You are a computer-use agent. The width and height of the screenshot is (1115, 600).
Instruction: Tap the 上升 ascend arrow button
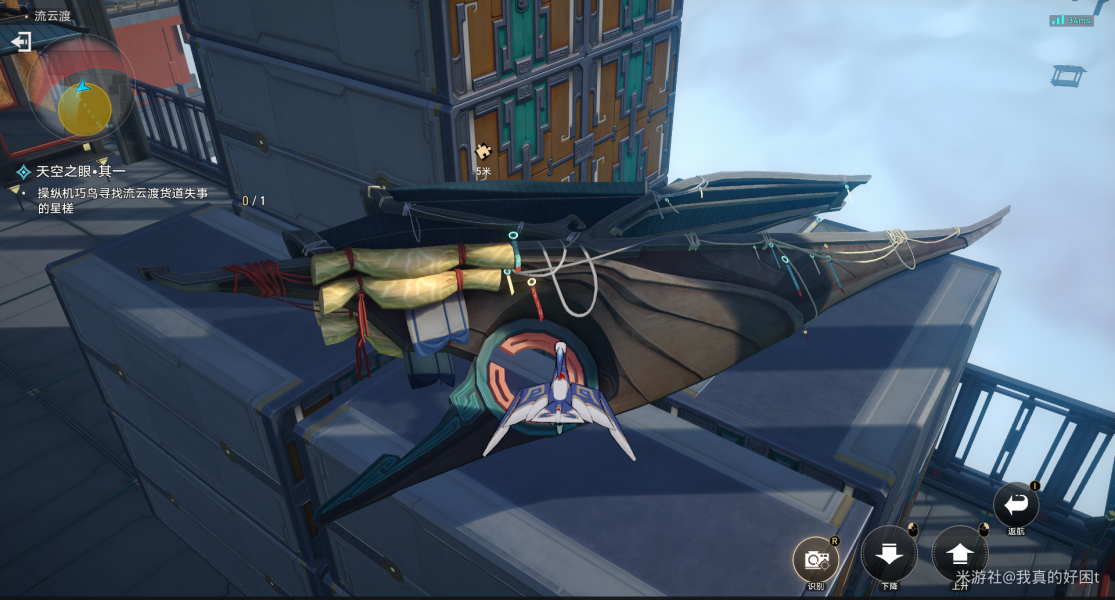[960, 553]
